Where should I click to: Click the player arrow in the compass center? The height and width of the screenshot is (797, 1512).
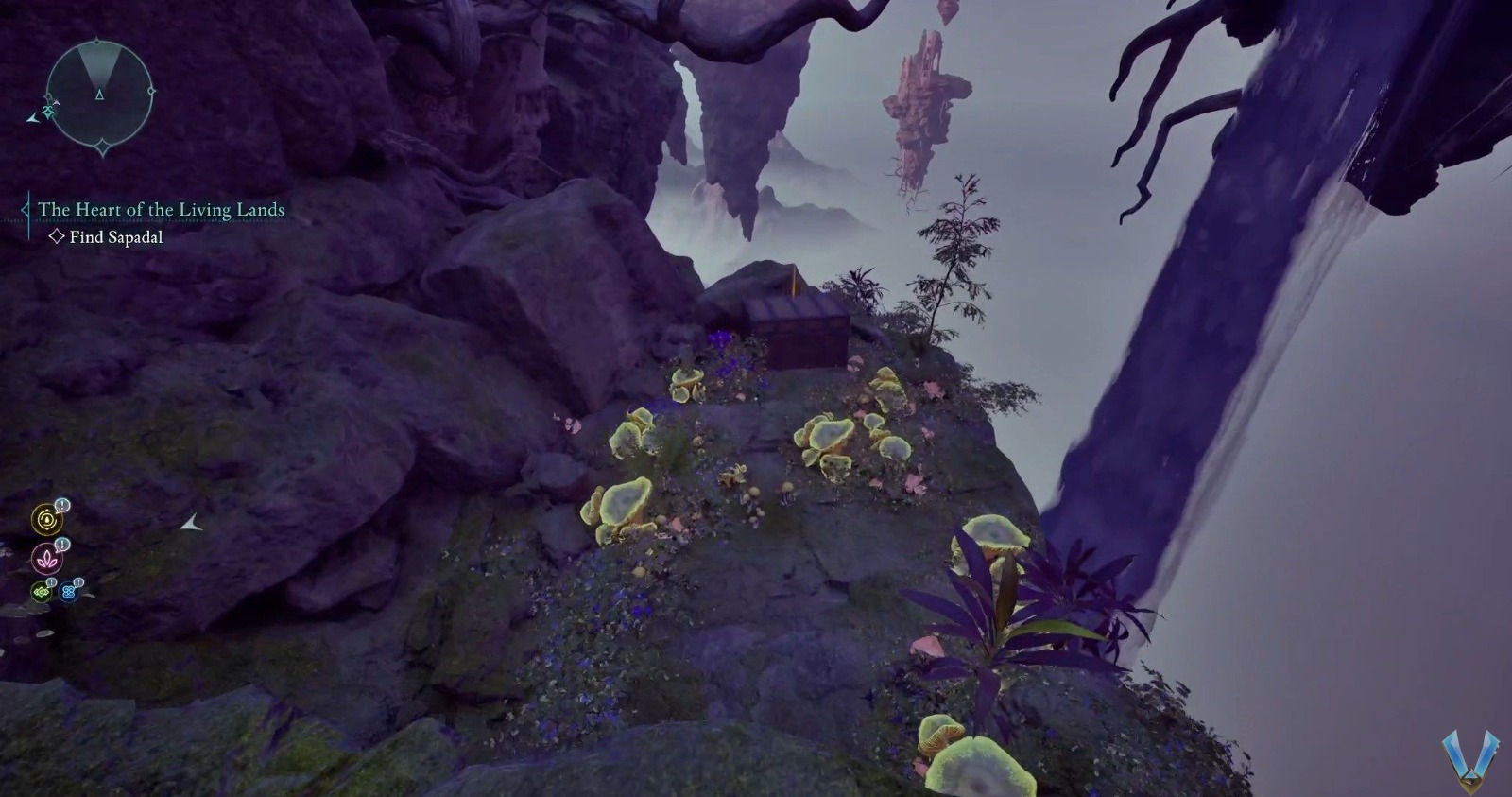(99, 94)
